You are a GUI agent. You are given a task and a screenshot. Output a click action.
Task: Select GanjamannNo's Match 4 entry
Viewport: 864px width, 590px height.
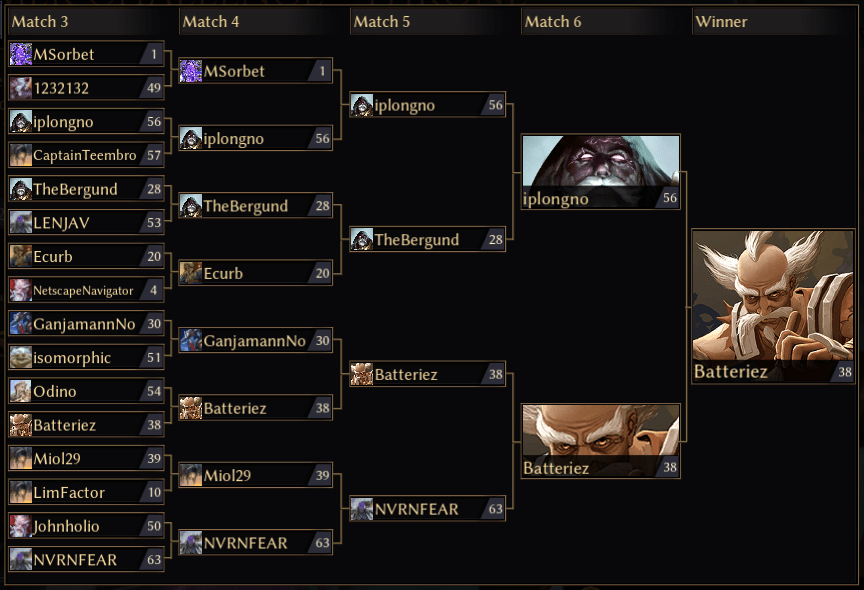[255, 341]
